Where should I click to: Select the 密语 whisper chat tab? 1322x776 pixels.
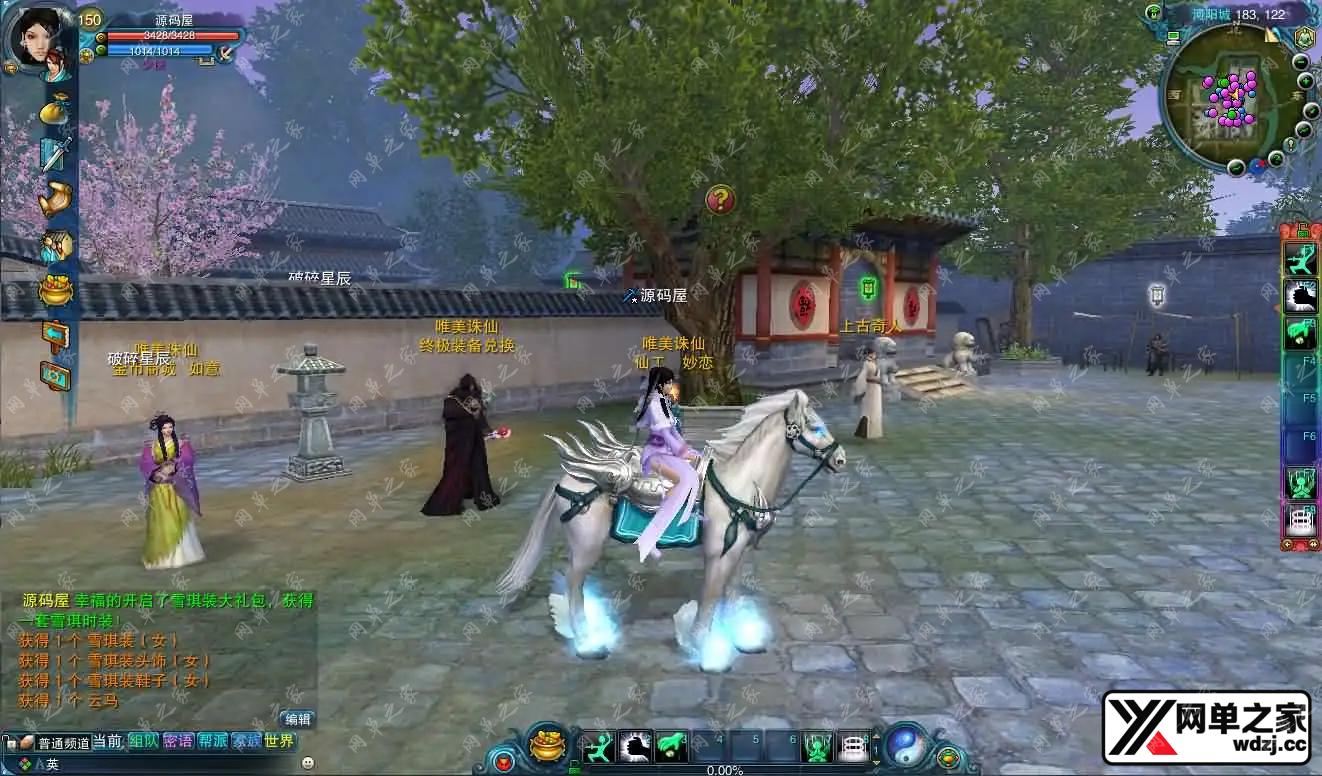coord(178,742)
